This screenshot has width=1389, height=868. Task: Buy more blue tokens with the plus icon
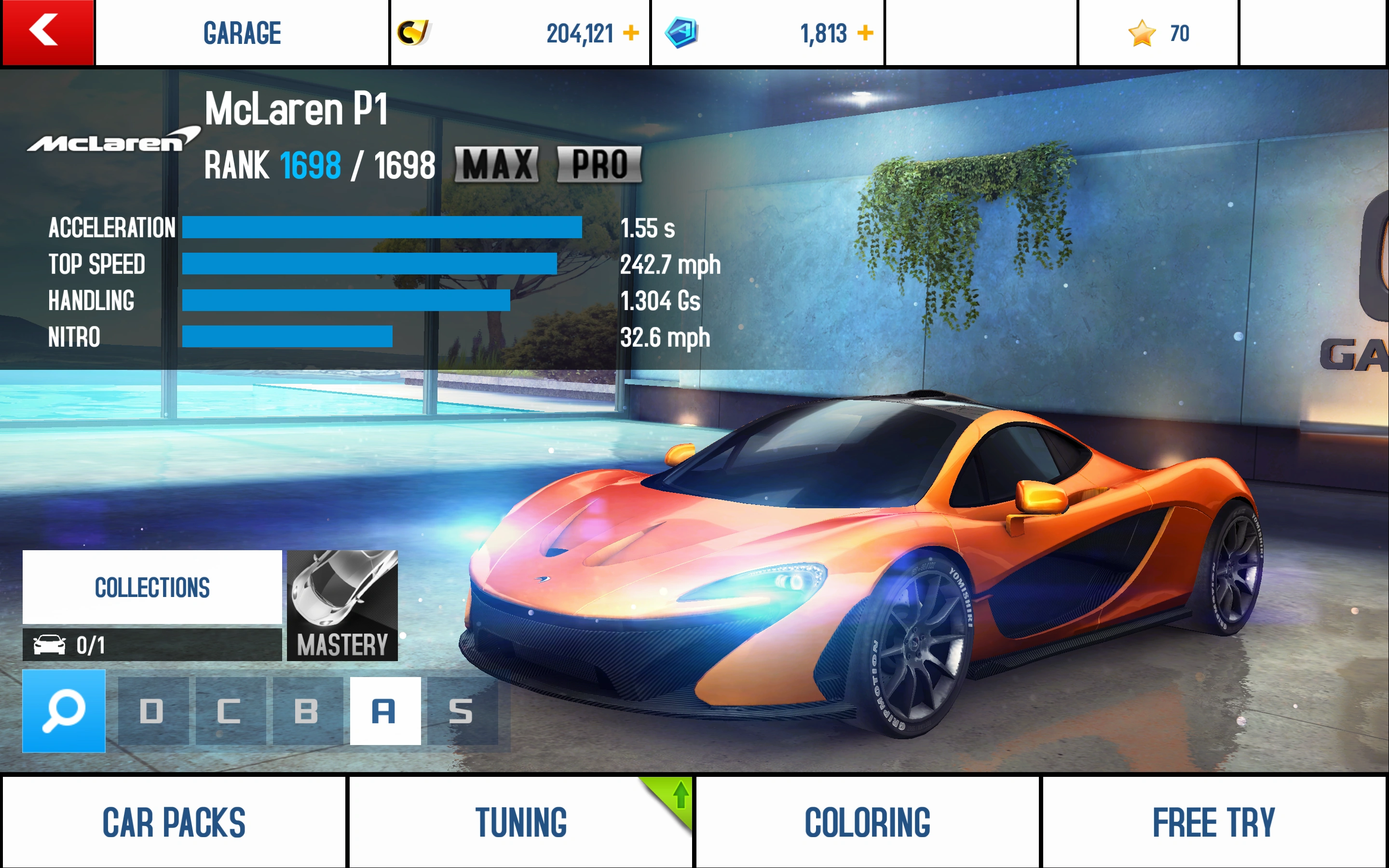pyautogui.click(x=865, y=33)
